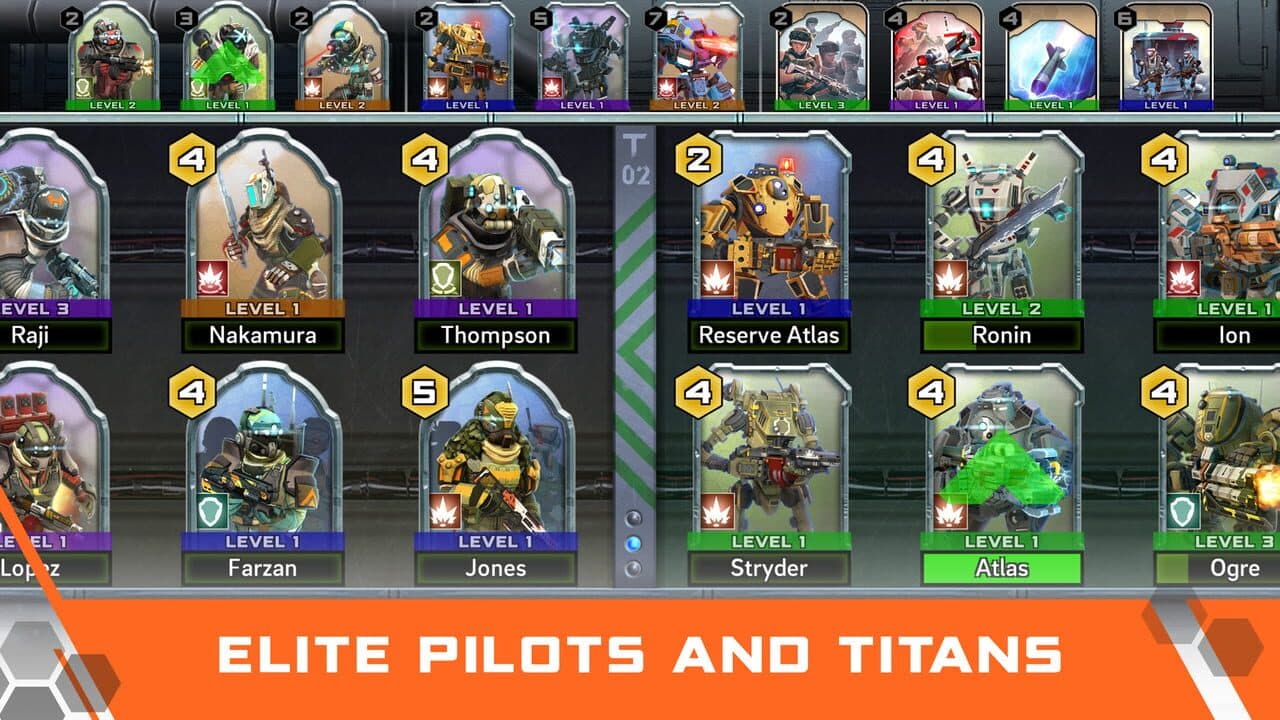Select the shield emblem on Farzan's card
This screenshot has height=720, width=1280.
211,511
